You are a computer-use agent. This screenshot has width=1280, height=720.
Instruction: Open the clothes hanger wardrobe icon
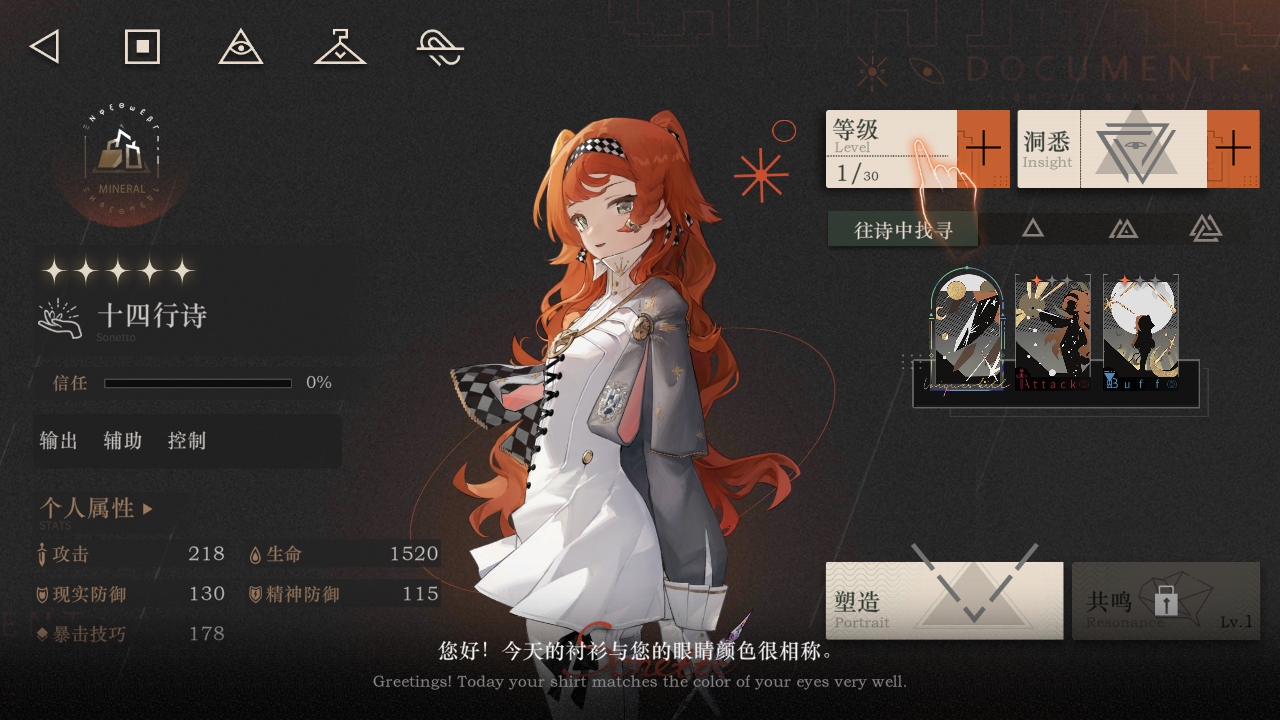pos(340,47)
